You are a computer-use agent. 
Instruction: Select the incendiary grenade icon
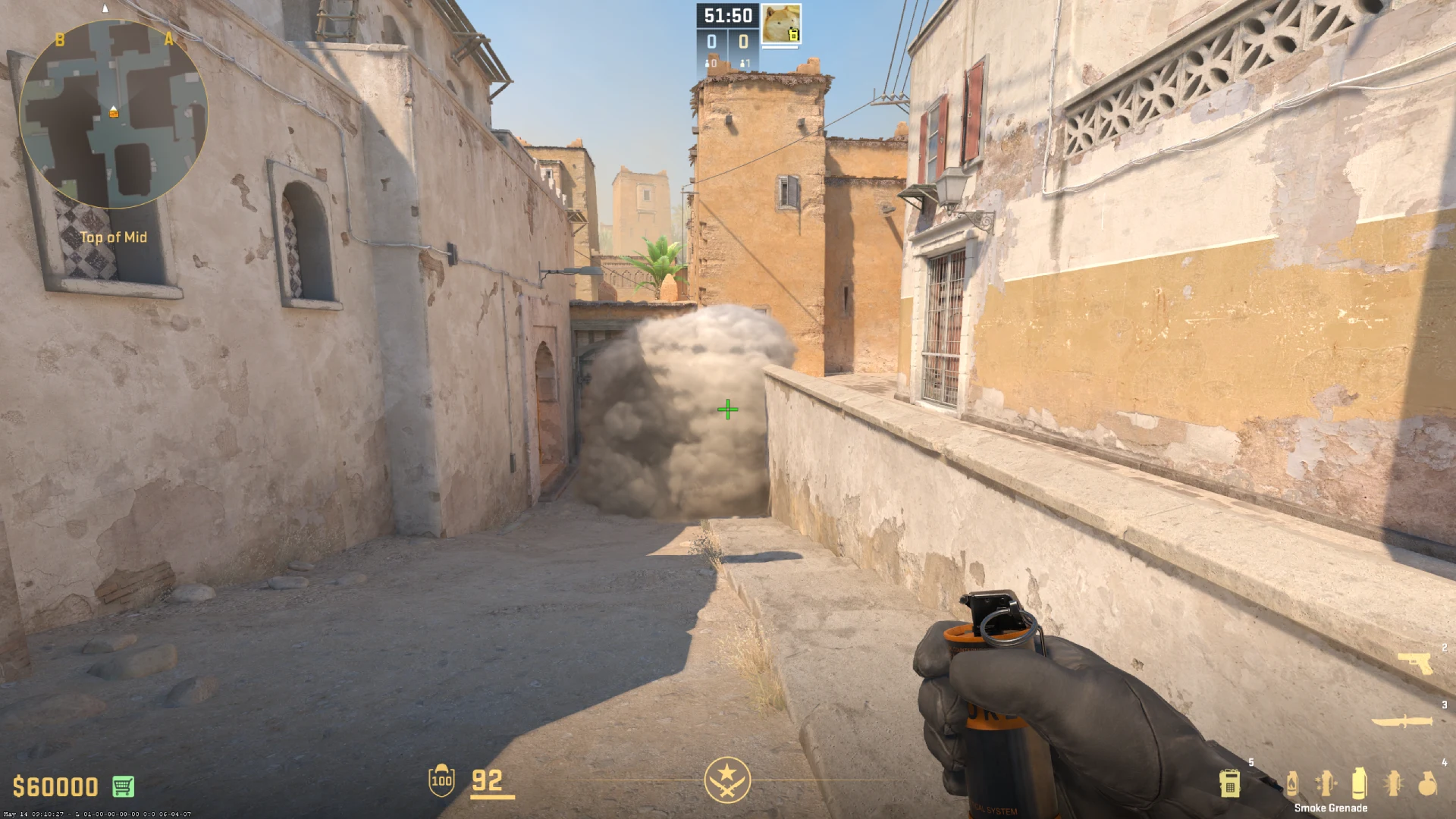(x=1291, y=783)
